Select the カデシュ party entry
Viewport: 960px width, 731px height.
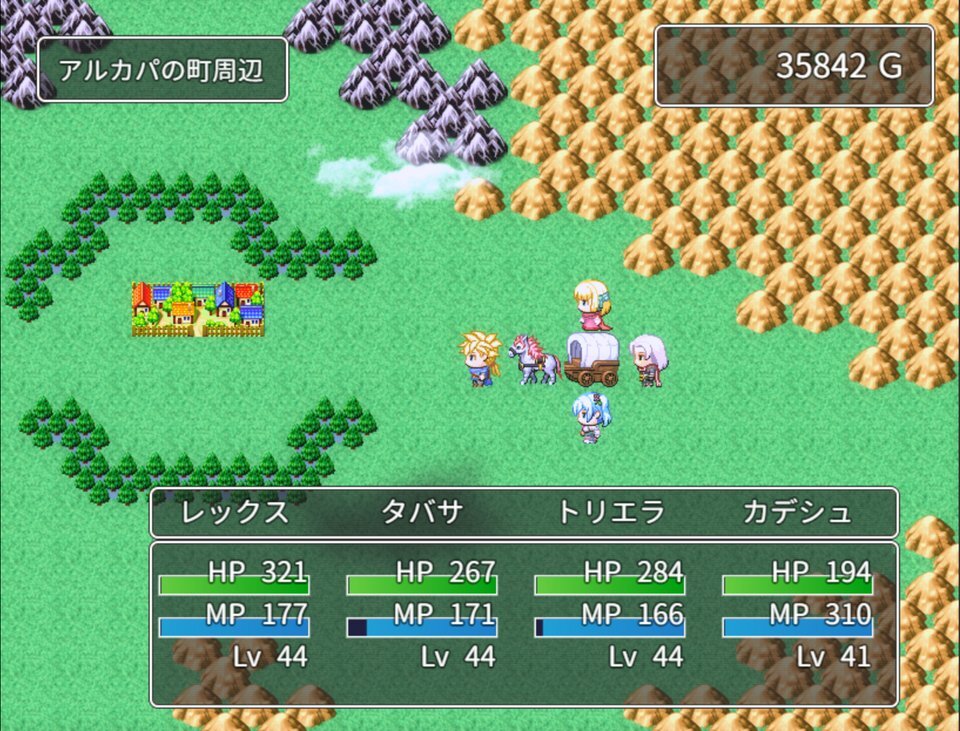(x=797, y=513)
